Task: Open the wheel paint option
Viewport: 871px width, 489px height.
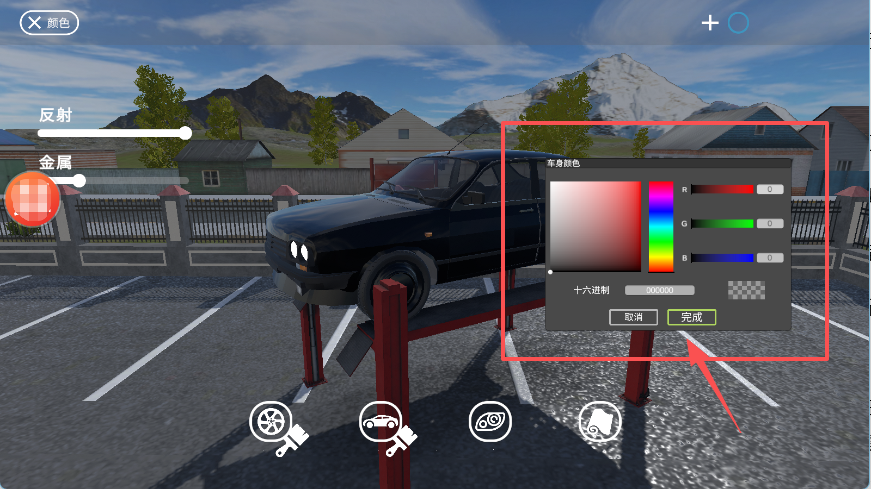Action: pyautogui.click(x=272, y=424)
